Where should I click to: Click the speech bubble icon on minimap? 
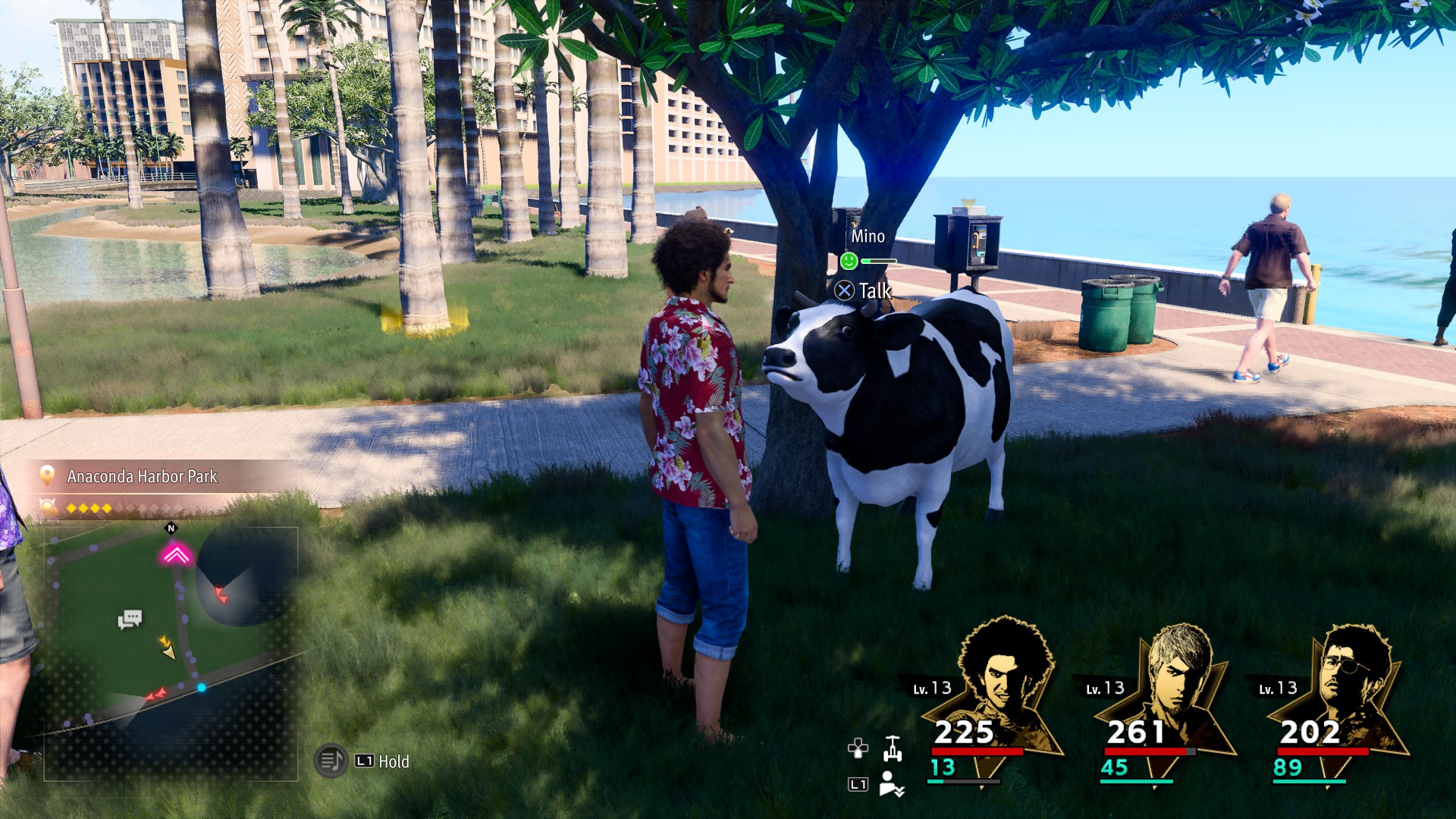130,620
